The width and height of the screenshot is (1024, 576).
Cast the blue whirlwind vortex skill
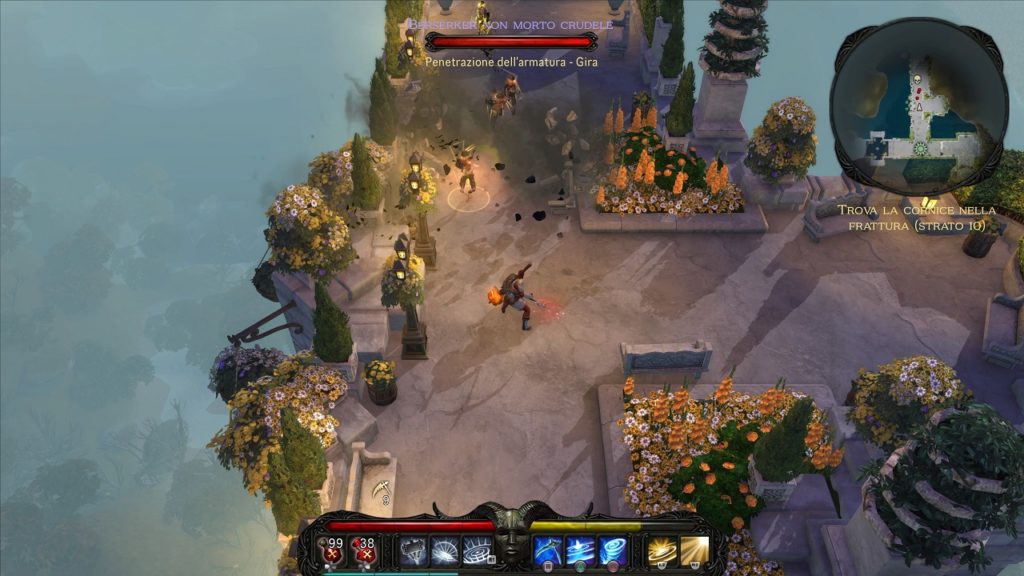click(x=610, y=550)
